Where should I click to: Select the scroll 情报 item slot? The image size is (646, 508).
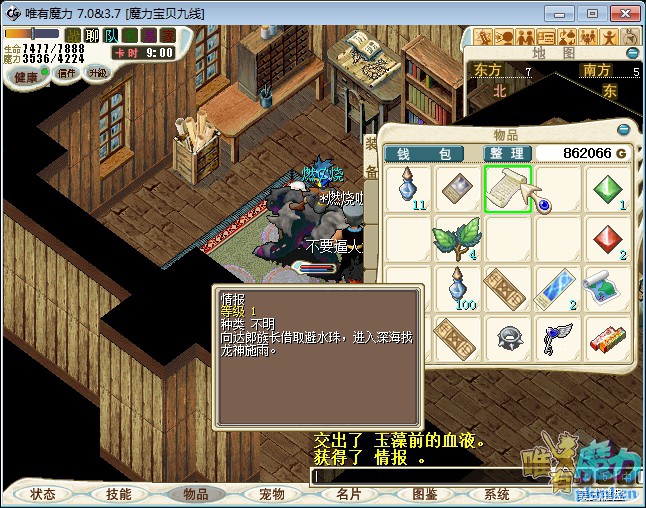pyautogui.click(x=508, y=189)
